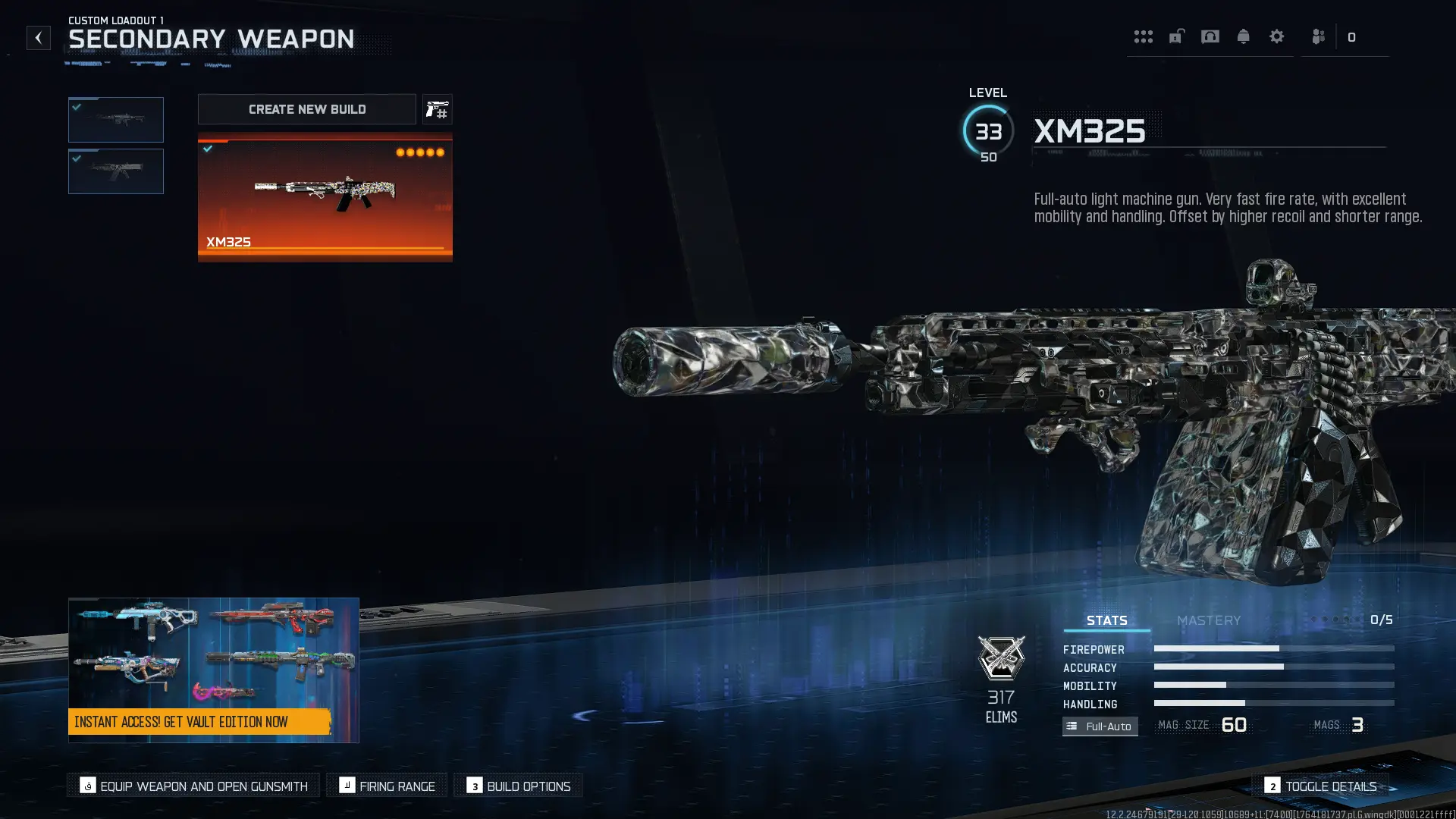Screen dimensions: 1456x819
Task: Click the unlocks padlock icon
Action: pos(1177,36)
